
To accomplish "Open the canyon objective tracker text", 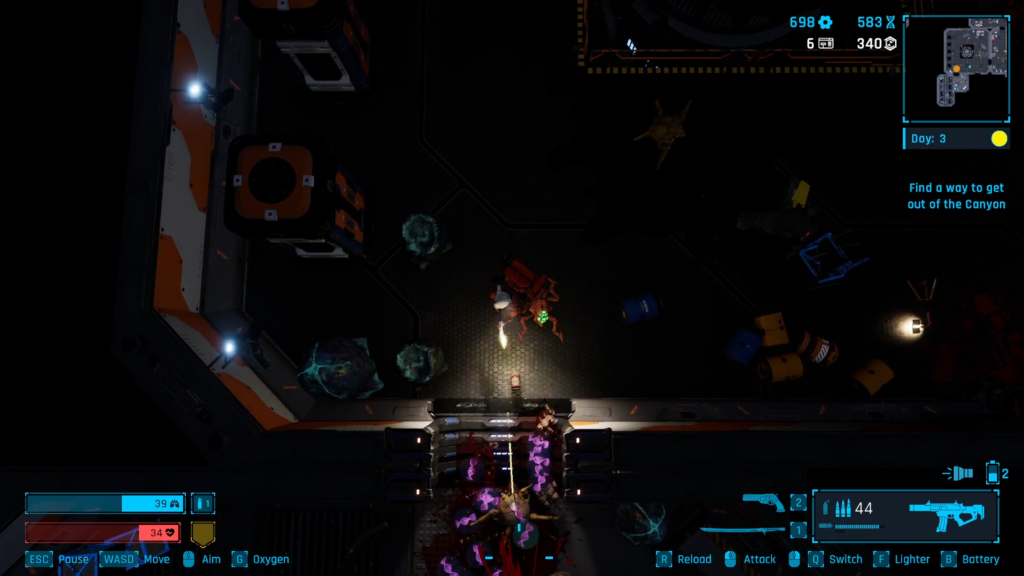I will coord(956,196).
